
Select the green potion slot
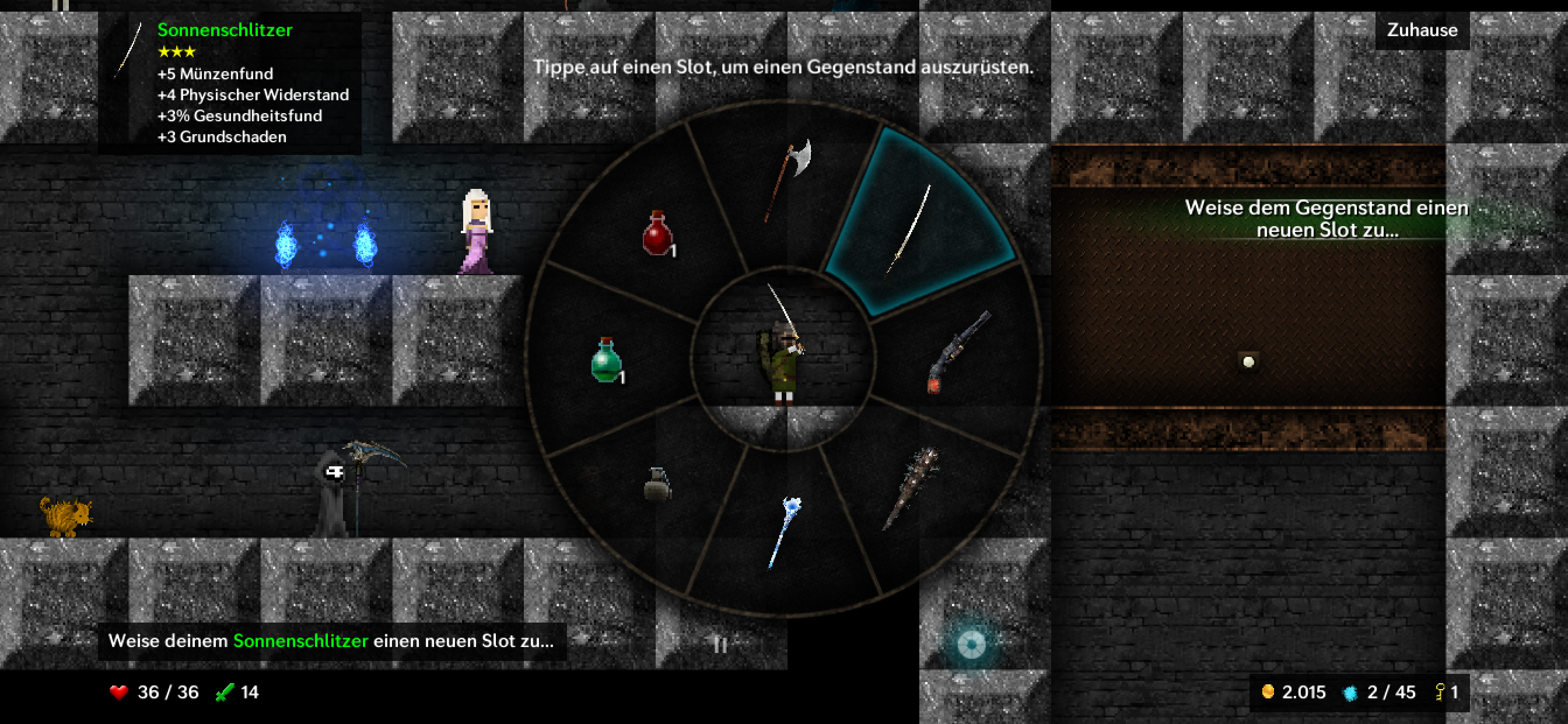(607, 360)
